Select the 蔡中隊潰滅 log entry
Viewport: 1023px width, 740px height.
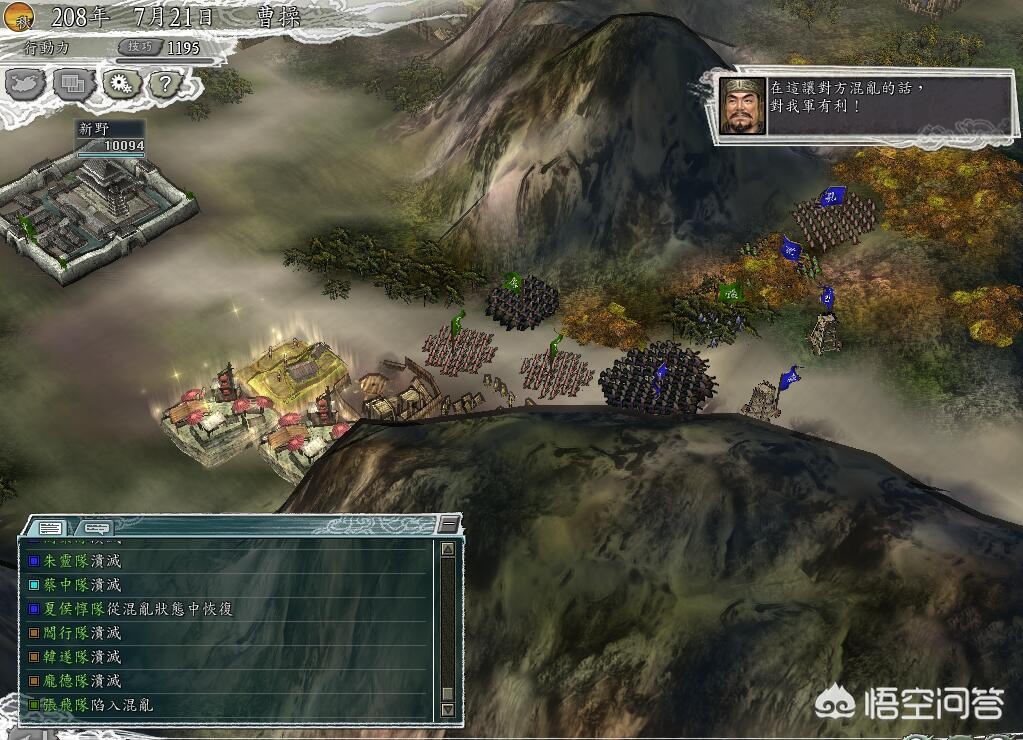click(x=81, y=585)
